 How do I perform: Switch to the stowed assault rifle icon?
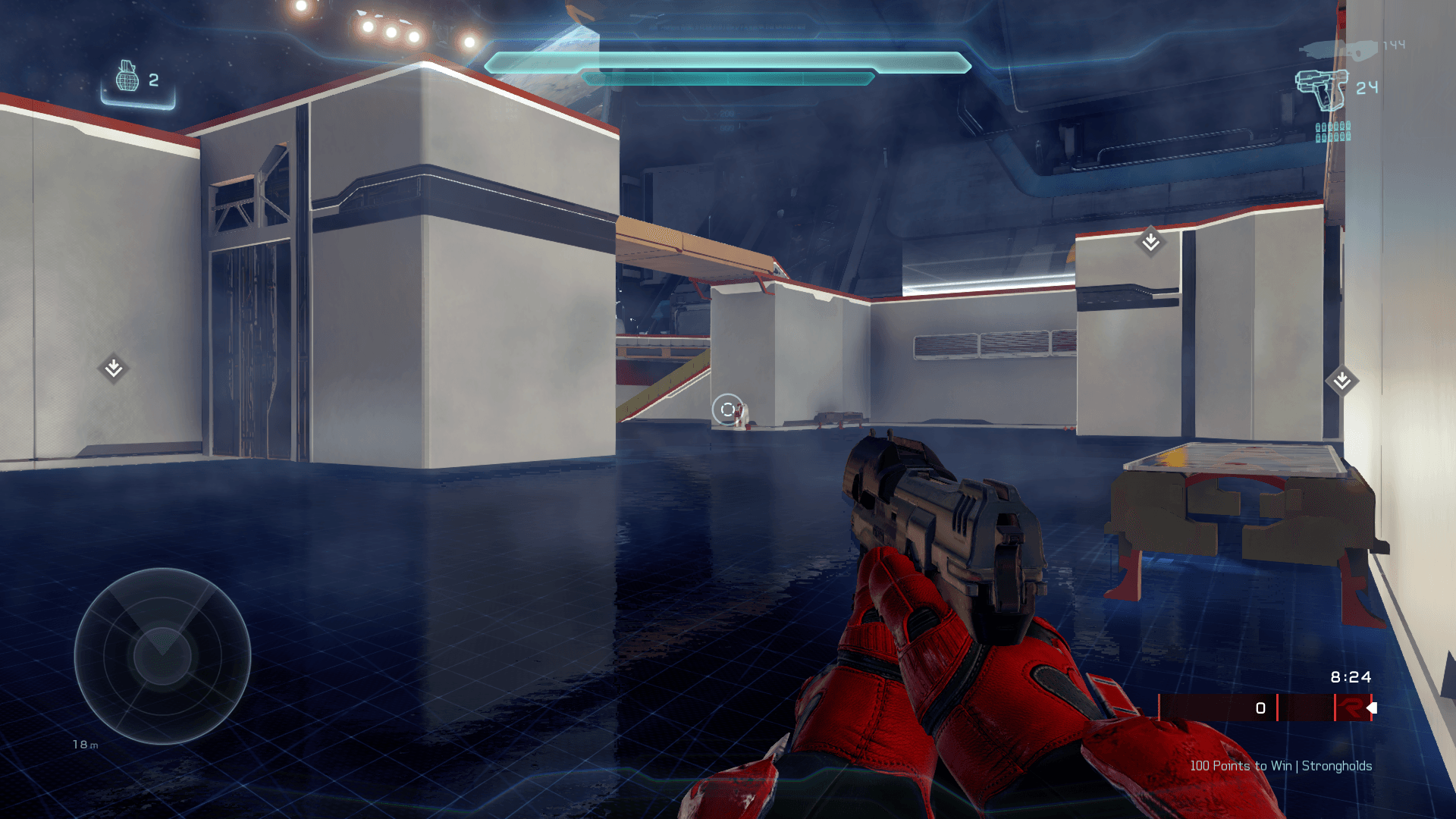pos(1339,49)
